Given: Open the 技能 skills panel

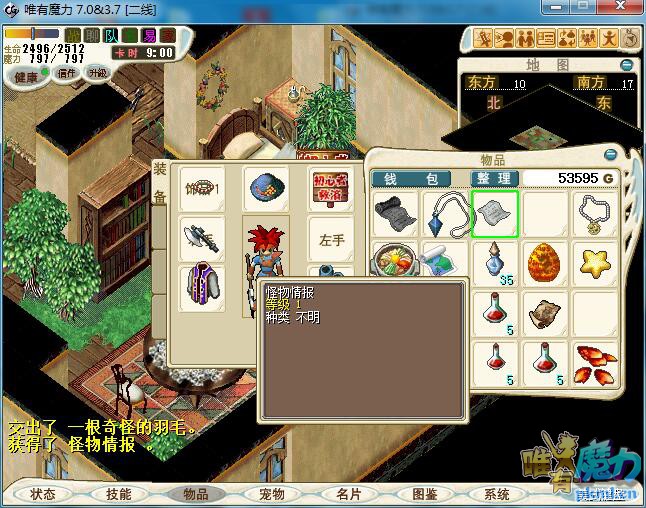Looking at the screenshot, I should 118,494.
